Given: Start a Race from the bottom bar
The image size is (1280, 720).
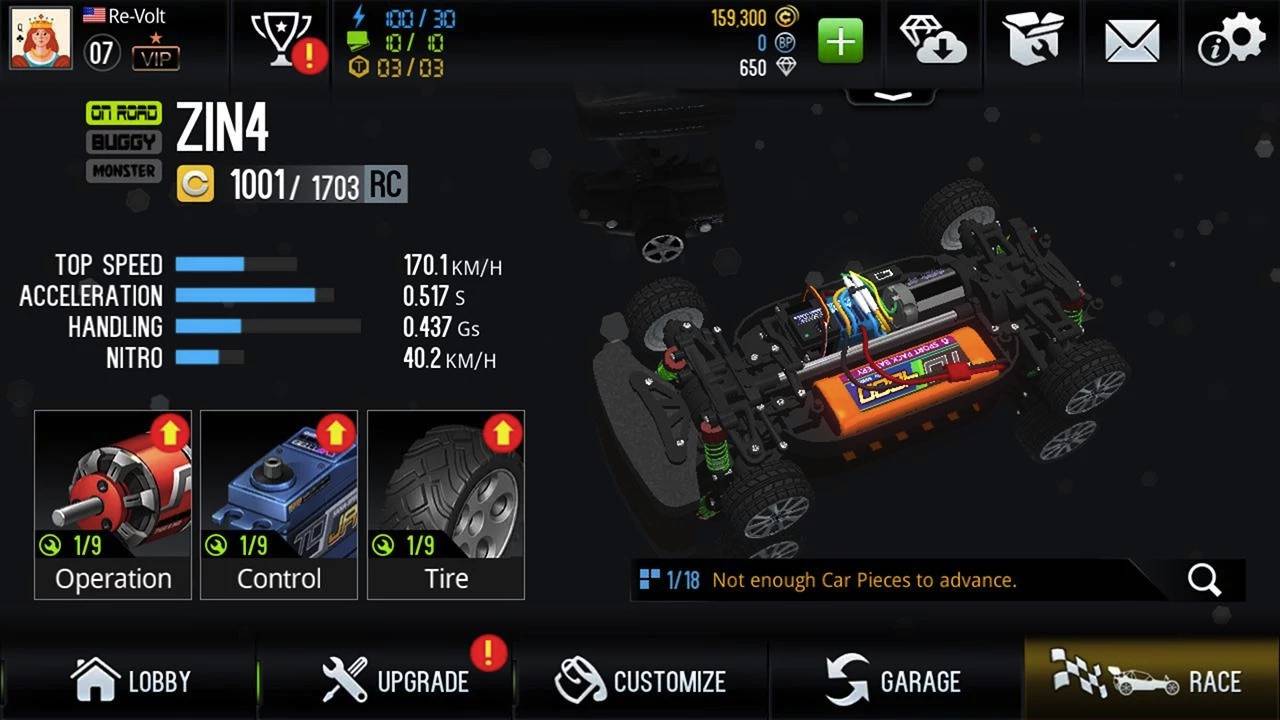Looking at the screenshot, I should click(x=1152, y=681).
